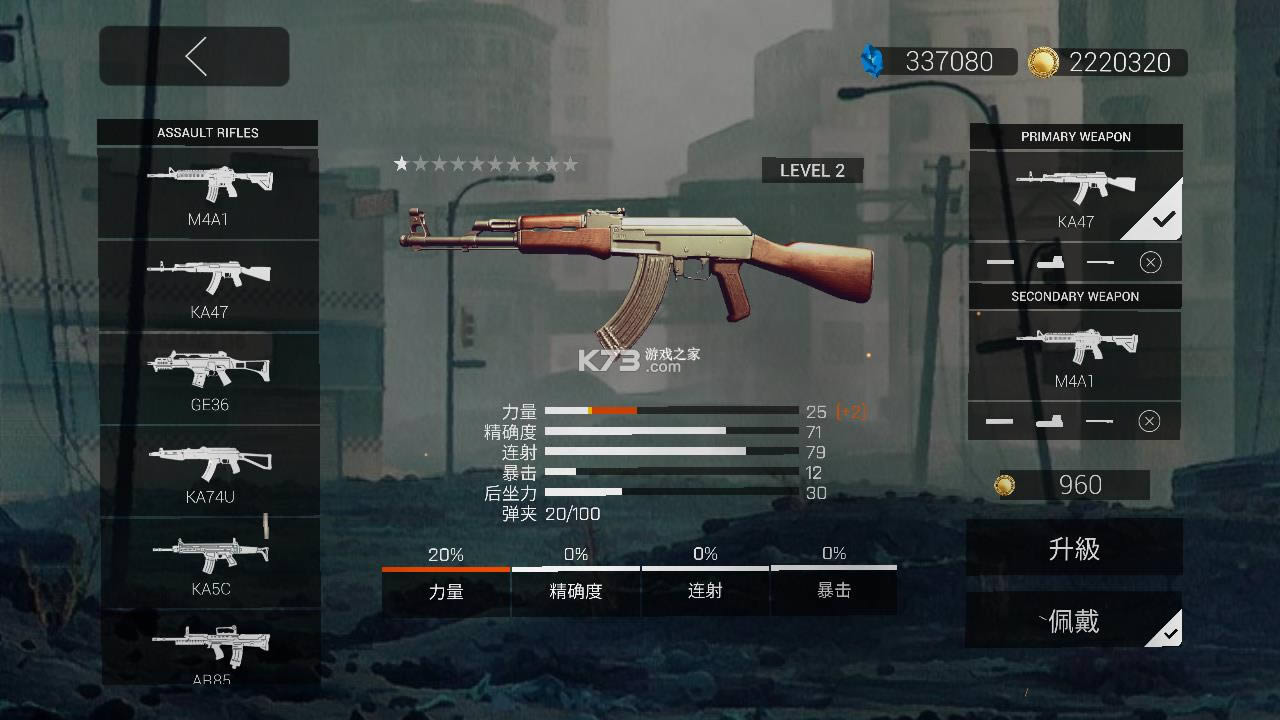The width and height of the screenshot is (1280, 720).
Task: Go back using the arrow button
Action: [194, 56]
